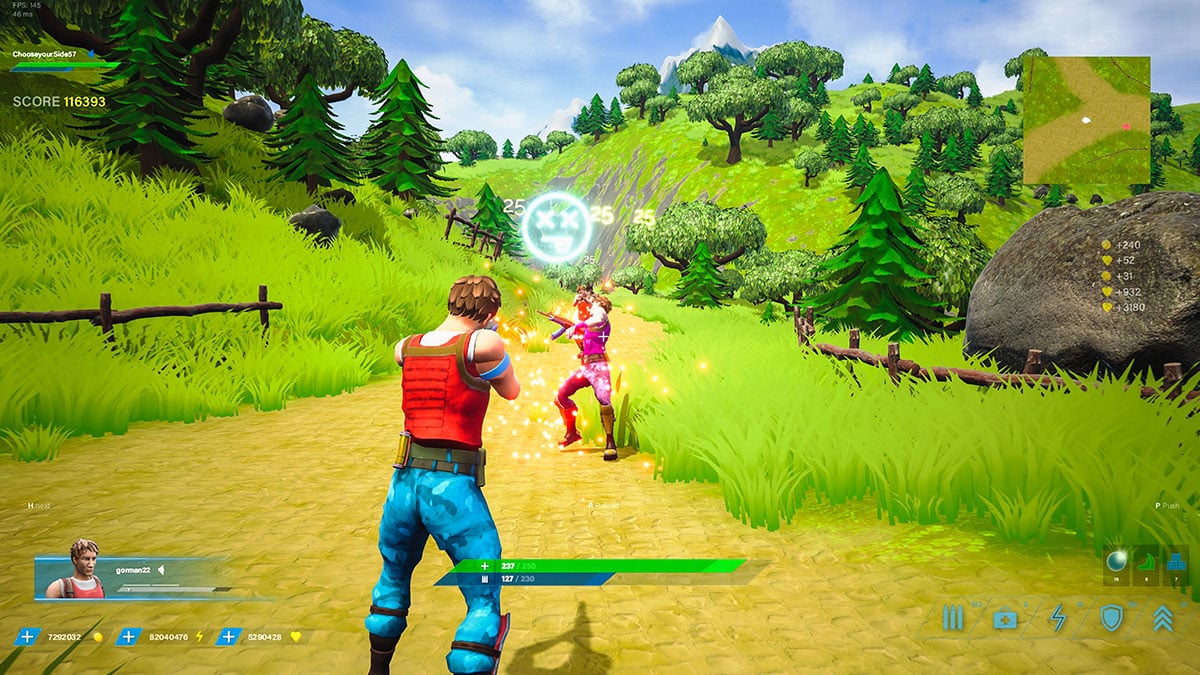Image resolution: width=1200 pixels, height=675 pixels.
Task: Click gorman22's player portrait
Action: point(84,571)
